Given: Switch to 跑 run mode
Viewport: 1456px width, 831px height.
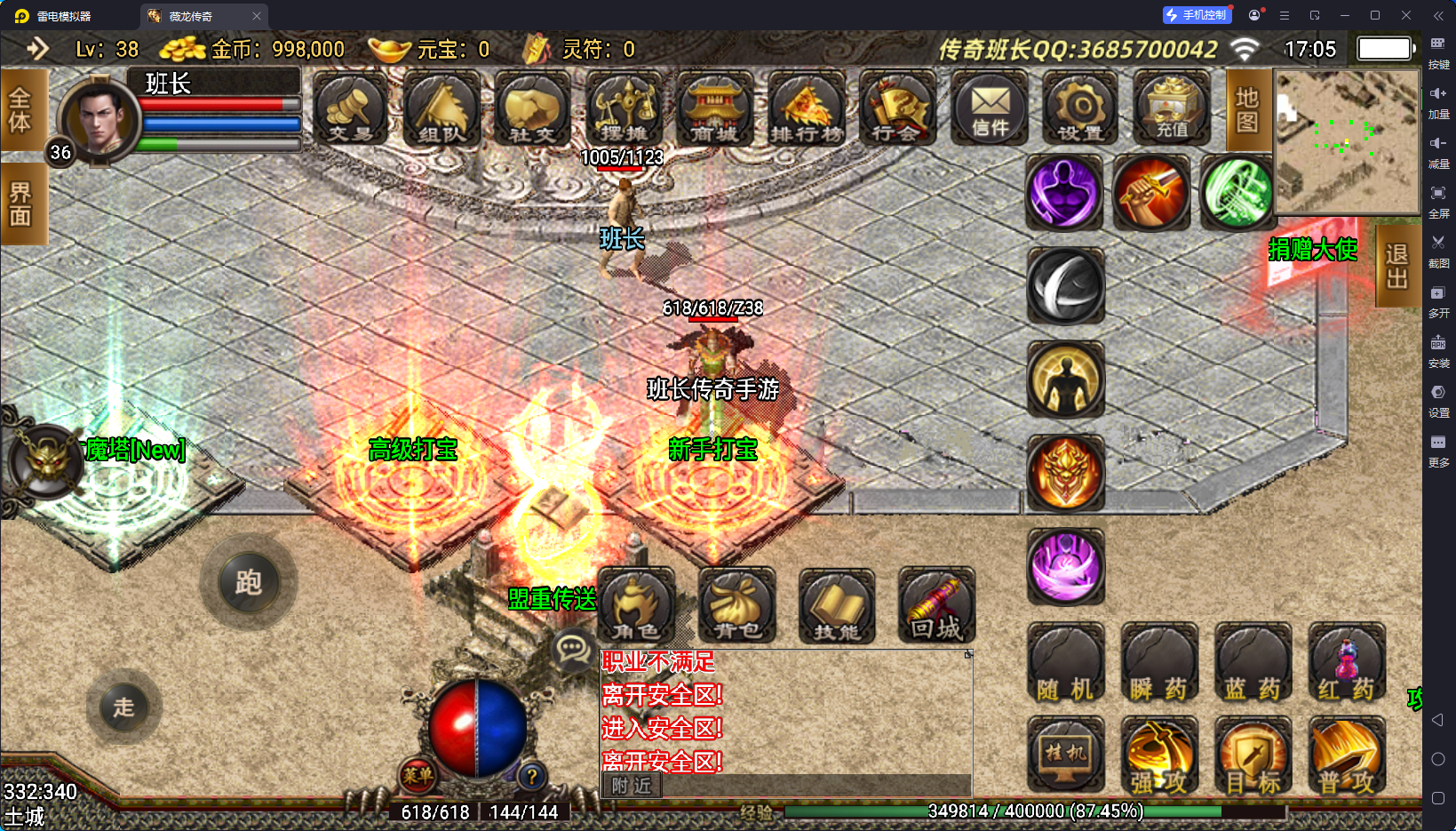Looking at the screenshot, I should coord(248,583).
